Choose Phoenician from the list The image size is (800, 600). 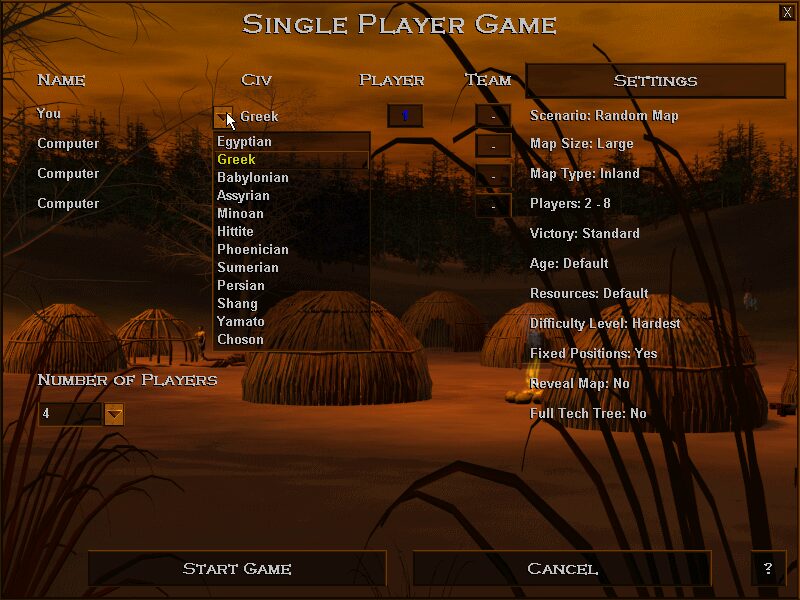coord(253,250)
